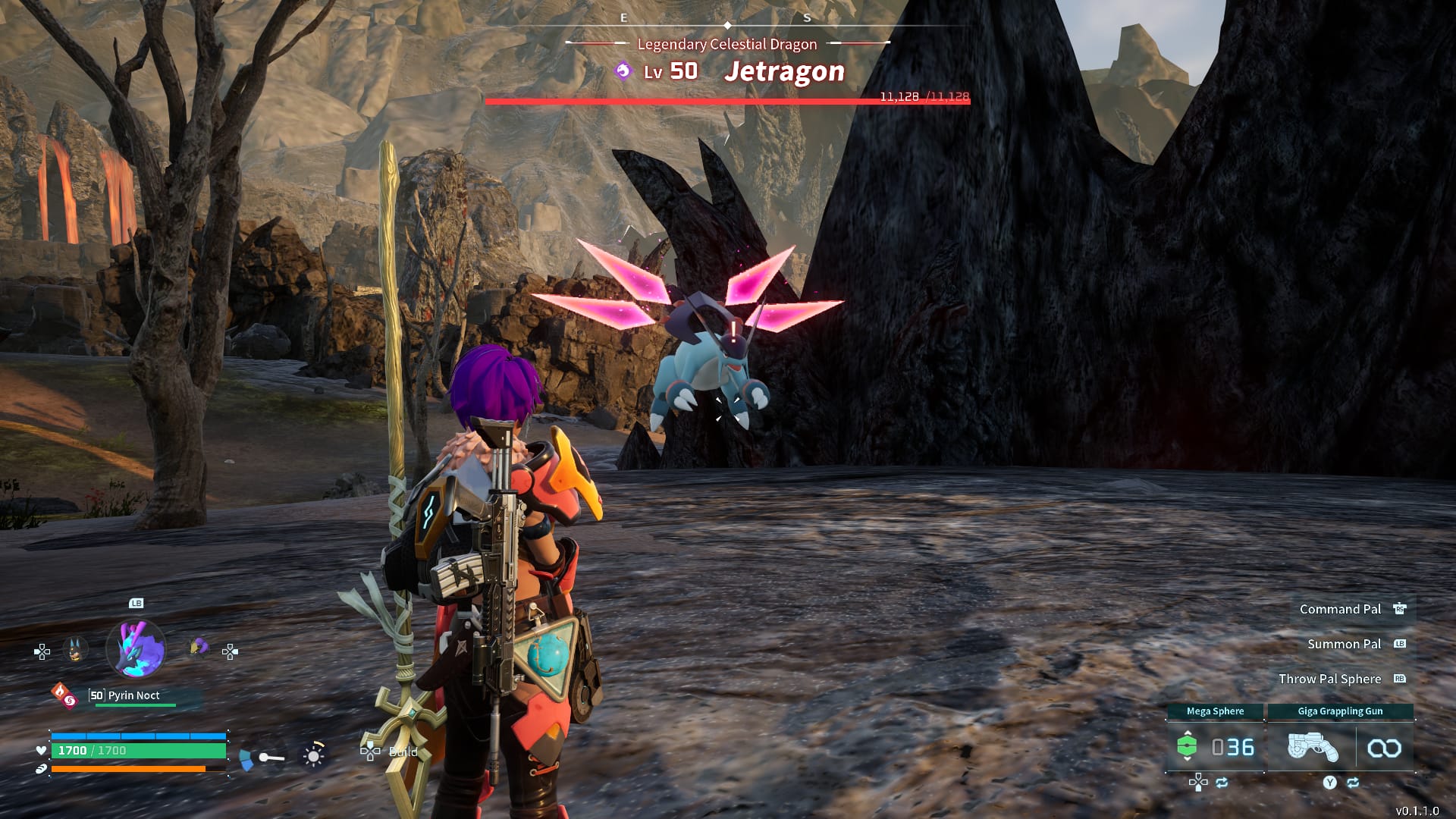Click the Giga Grappling Gun weapon icon

(1313, 746)
